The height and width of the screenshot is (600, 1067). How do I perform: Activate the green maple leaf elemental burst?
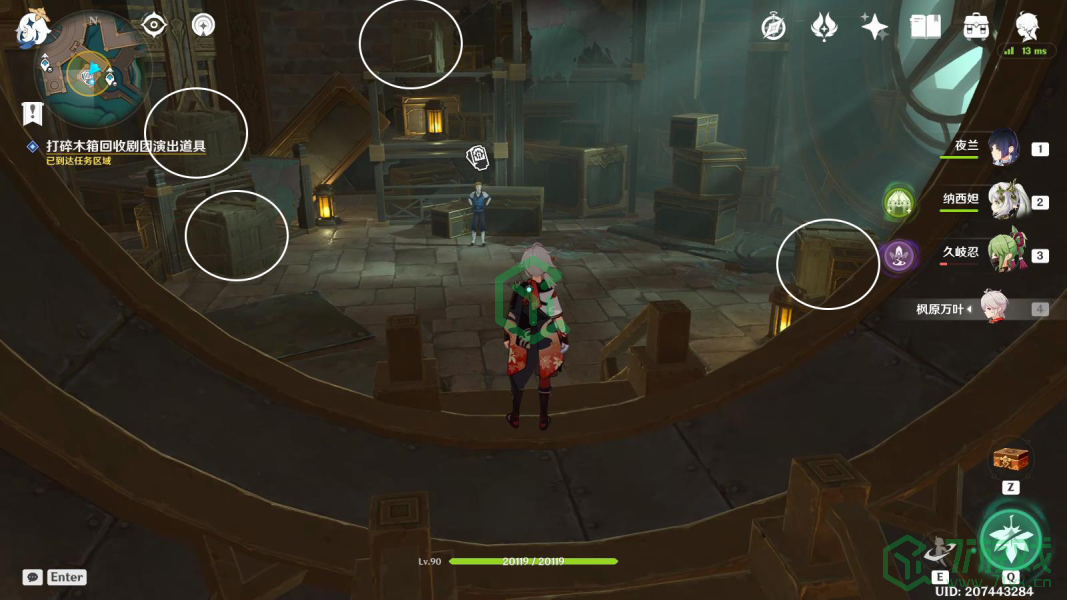pyautogui.click(x=1010, y=538)
